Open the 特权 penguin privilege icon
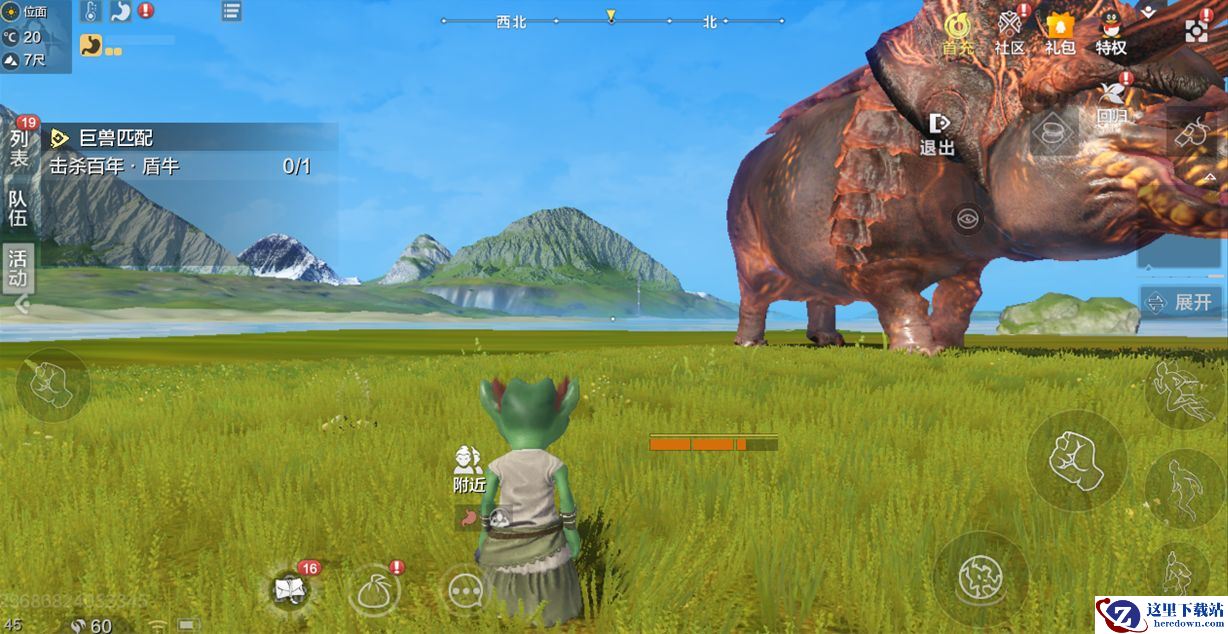Viewport: 1228px width, 634px height. [1111, 33]
